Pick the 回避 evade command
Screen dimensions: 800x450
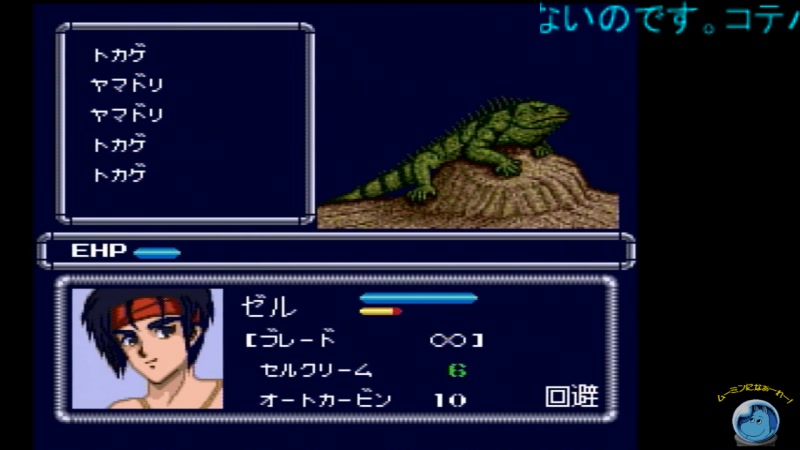coord(571,397)
